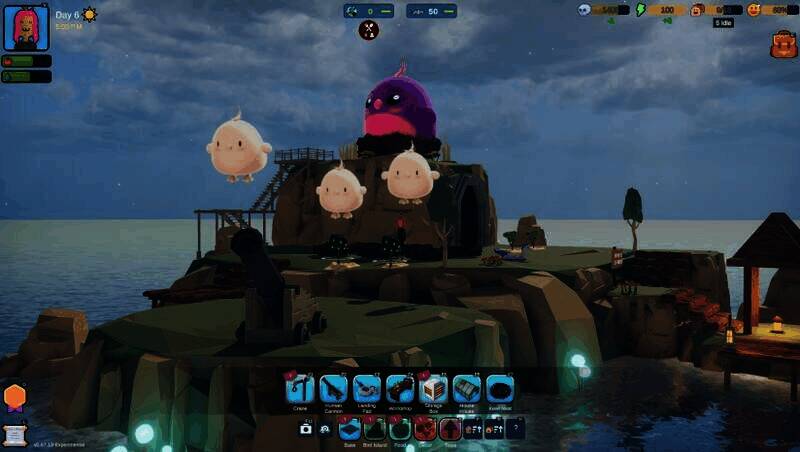Switch to the red Decor category
Screen dimensions: 800x452
[x=425, y=429]
